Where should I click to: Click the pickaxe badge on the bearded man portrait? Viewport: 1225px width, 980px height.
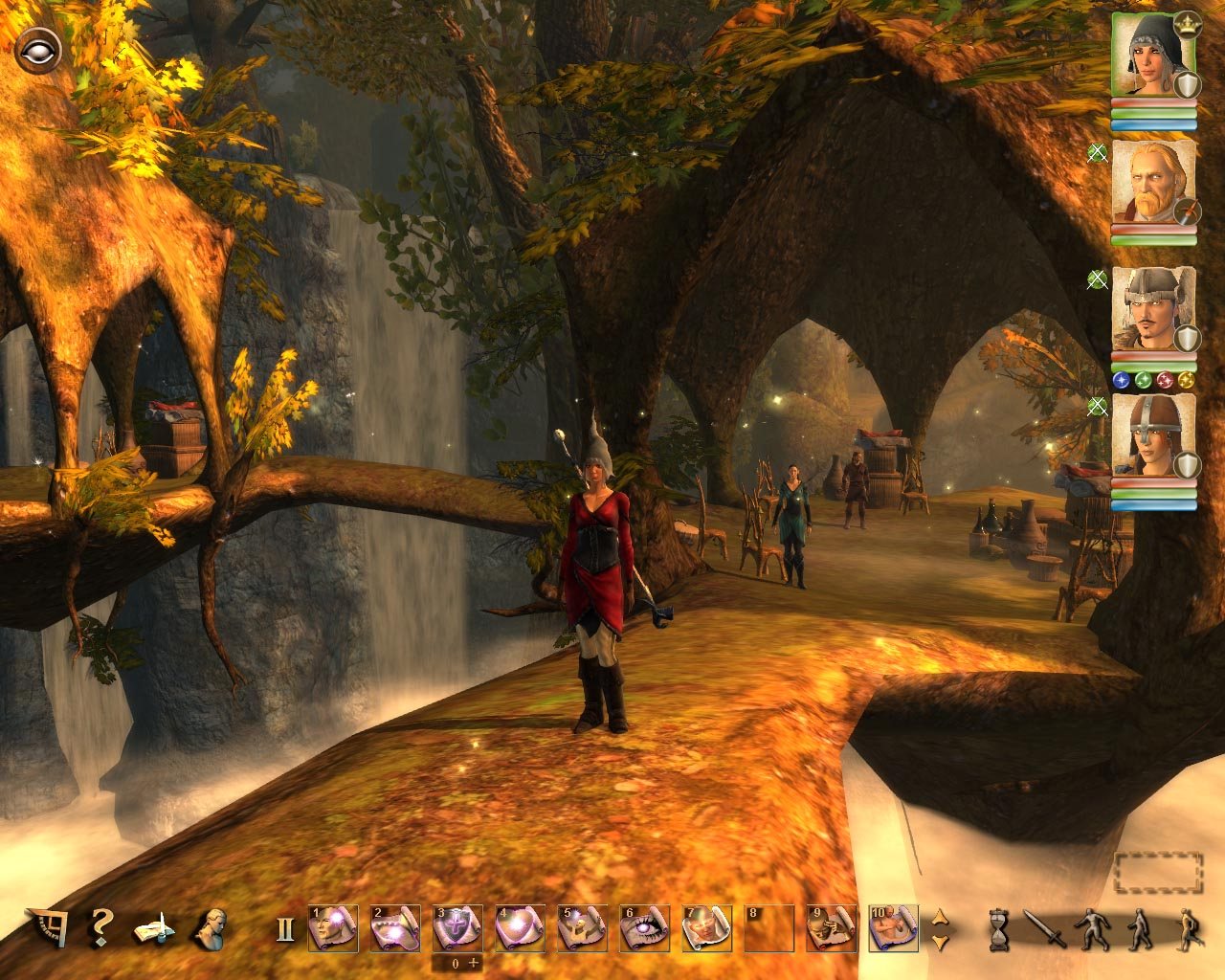click(x=1187, y=212)
